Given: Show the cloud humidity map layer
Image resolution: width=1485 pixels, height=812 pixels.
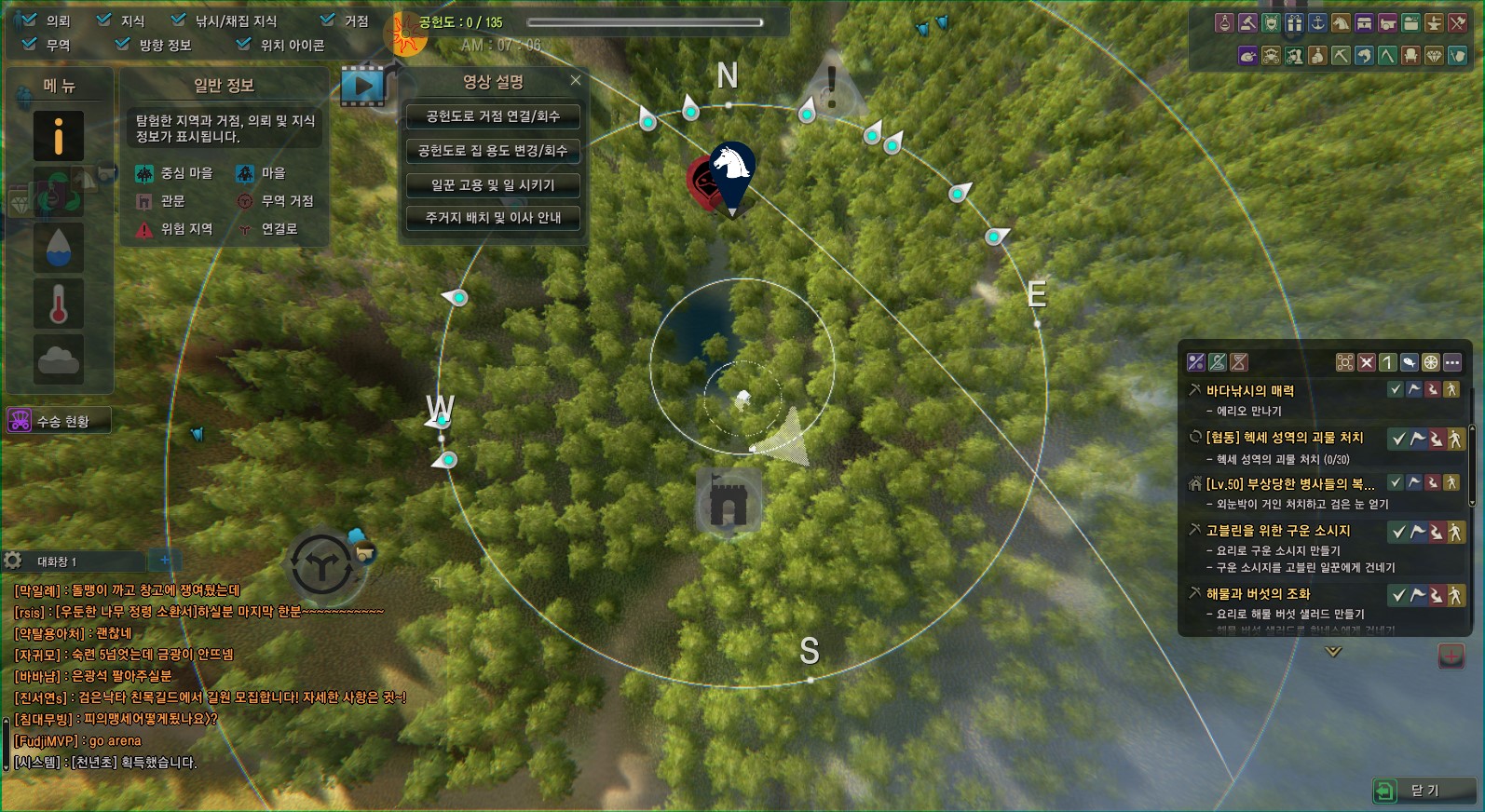Looking at the screenshot, I should tap(59, 359).
